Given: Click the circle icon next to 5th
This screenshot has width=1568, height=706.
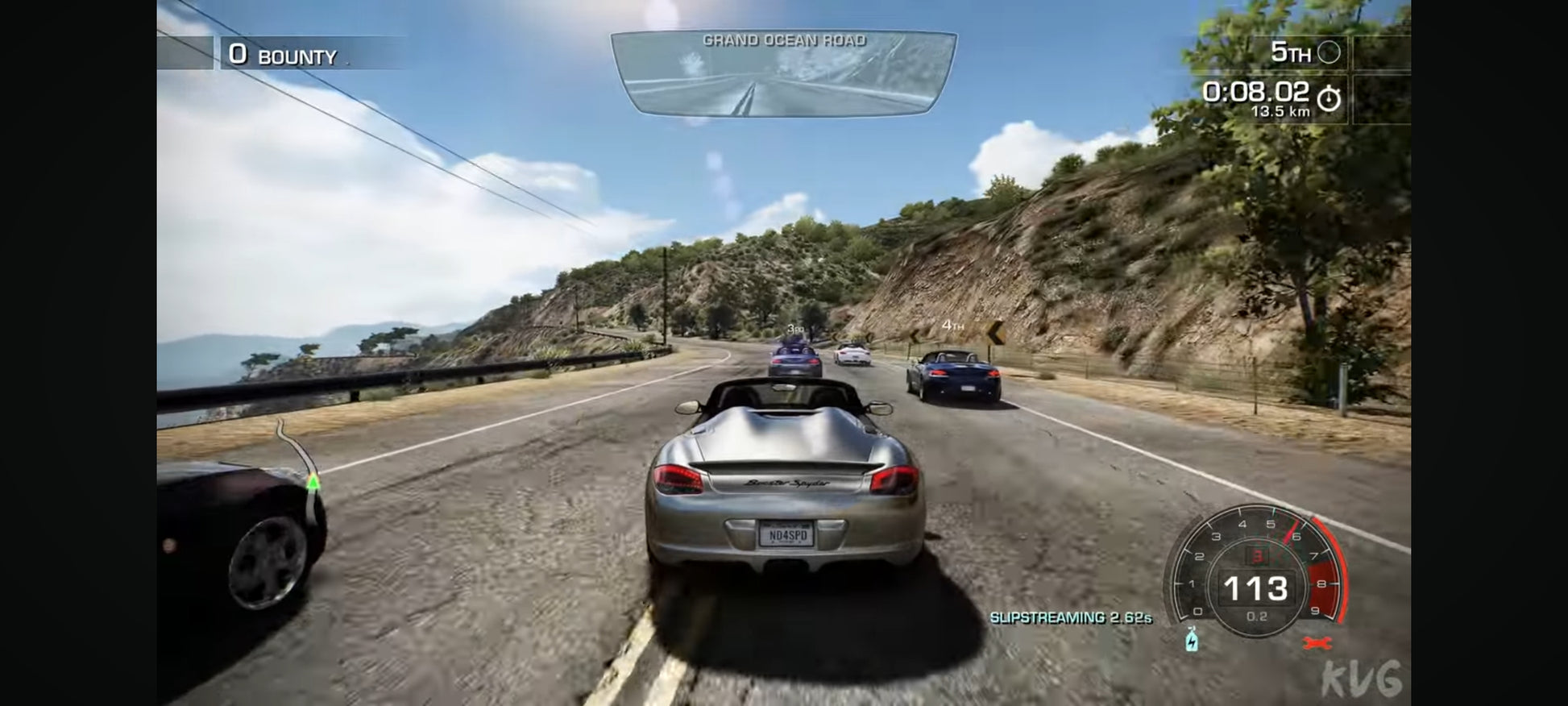Looking at the screenshot, I should coord(1329,53).
